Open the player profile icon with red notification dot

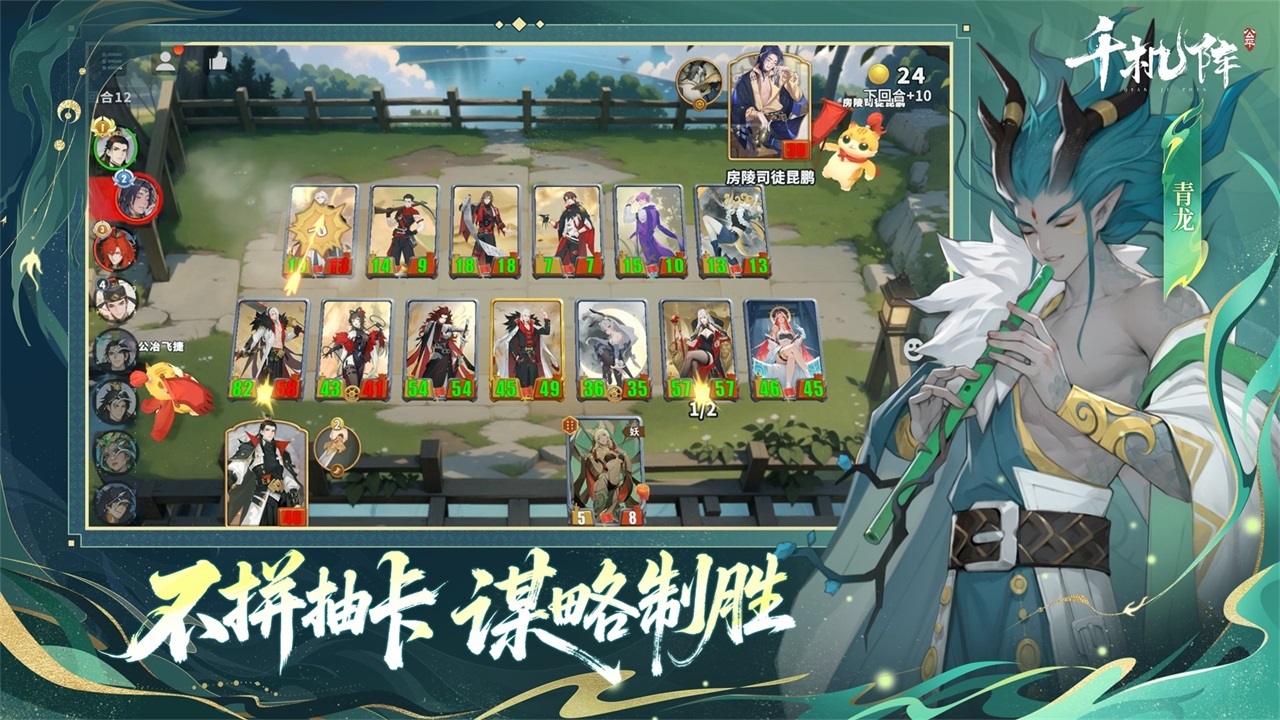[165, 60]
